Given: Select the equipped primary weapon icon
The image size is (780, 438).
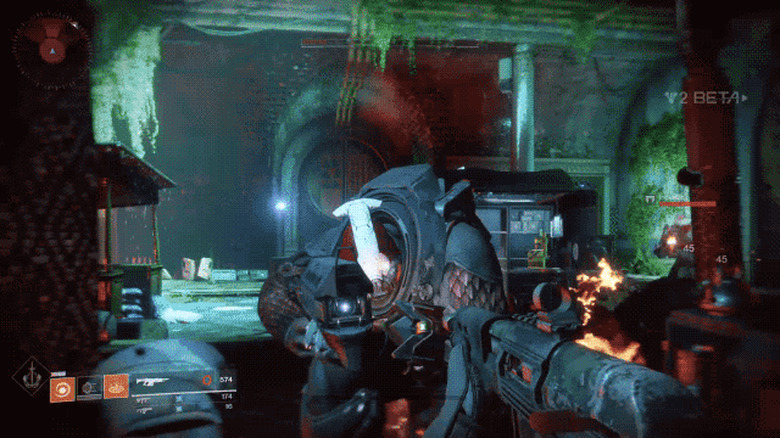Looking at the screenshot, I should click(153, 381).
